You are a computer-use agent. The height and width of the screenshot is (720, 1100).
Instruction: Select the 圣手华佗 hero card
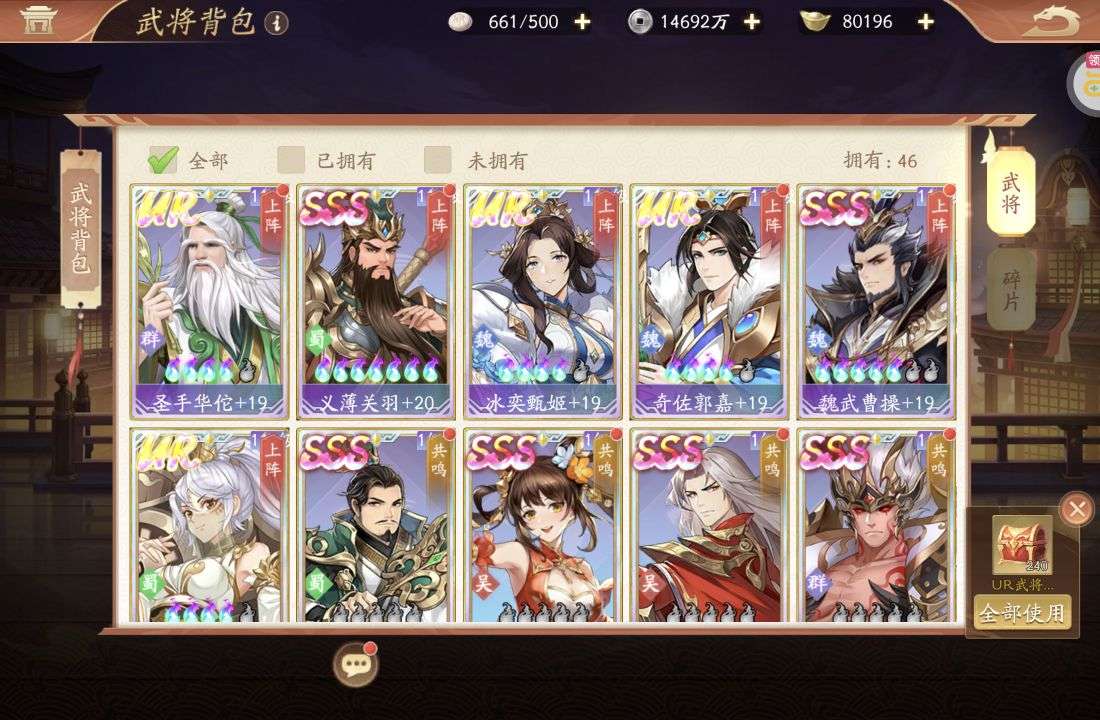click(x=209, y=302)
